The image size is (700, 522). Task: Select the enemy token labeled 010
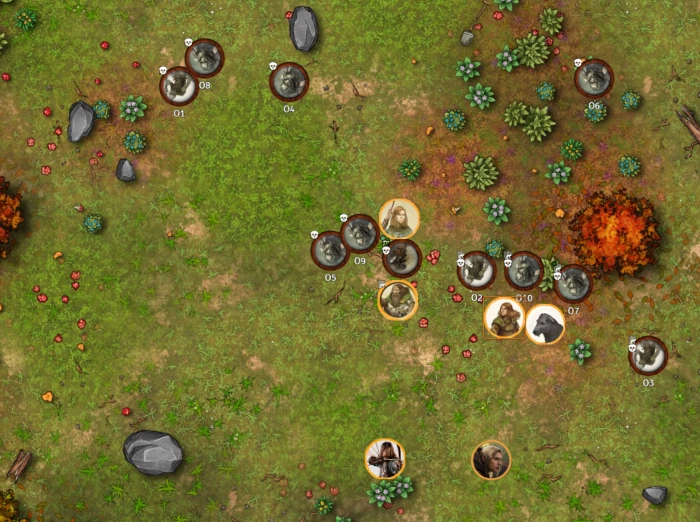coord(524,270)
